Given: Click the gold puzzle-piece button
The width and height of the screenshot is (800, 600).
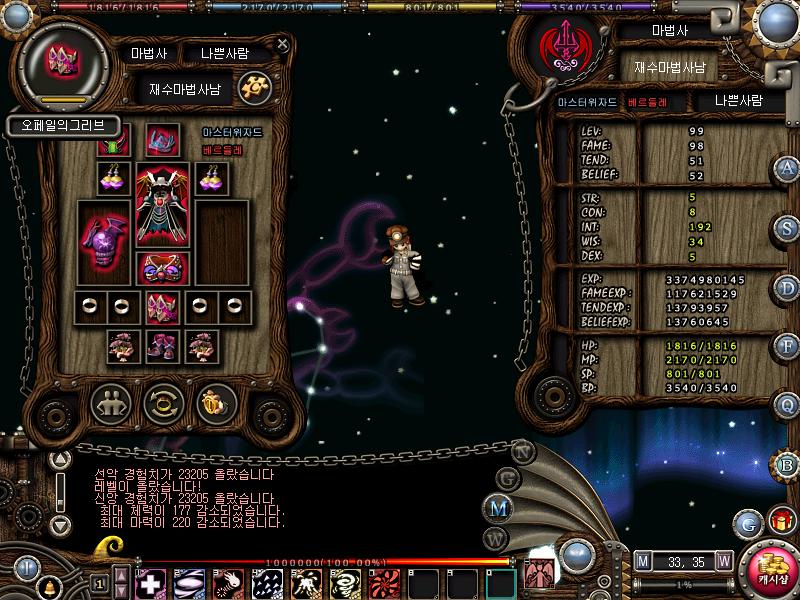Looking at the screenshot, I should (257, 88).
